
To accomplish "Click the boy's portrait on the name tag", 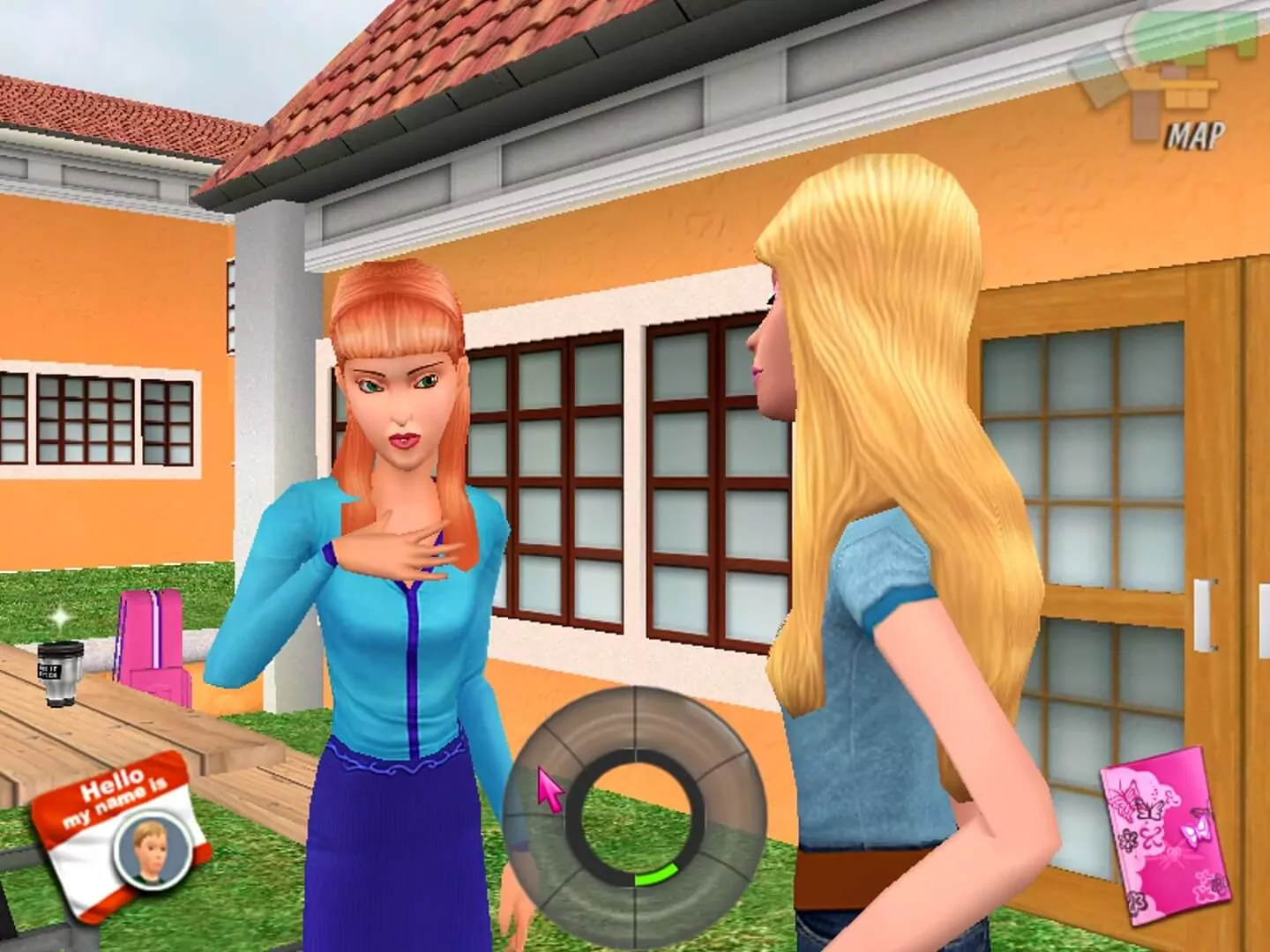I will coord(150,851).
